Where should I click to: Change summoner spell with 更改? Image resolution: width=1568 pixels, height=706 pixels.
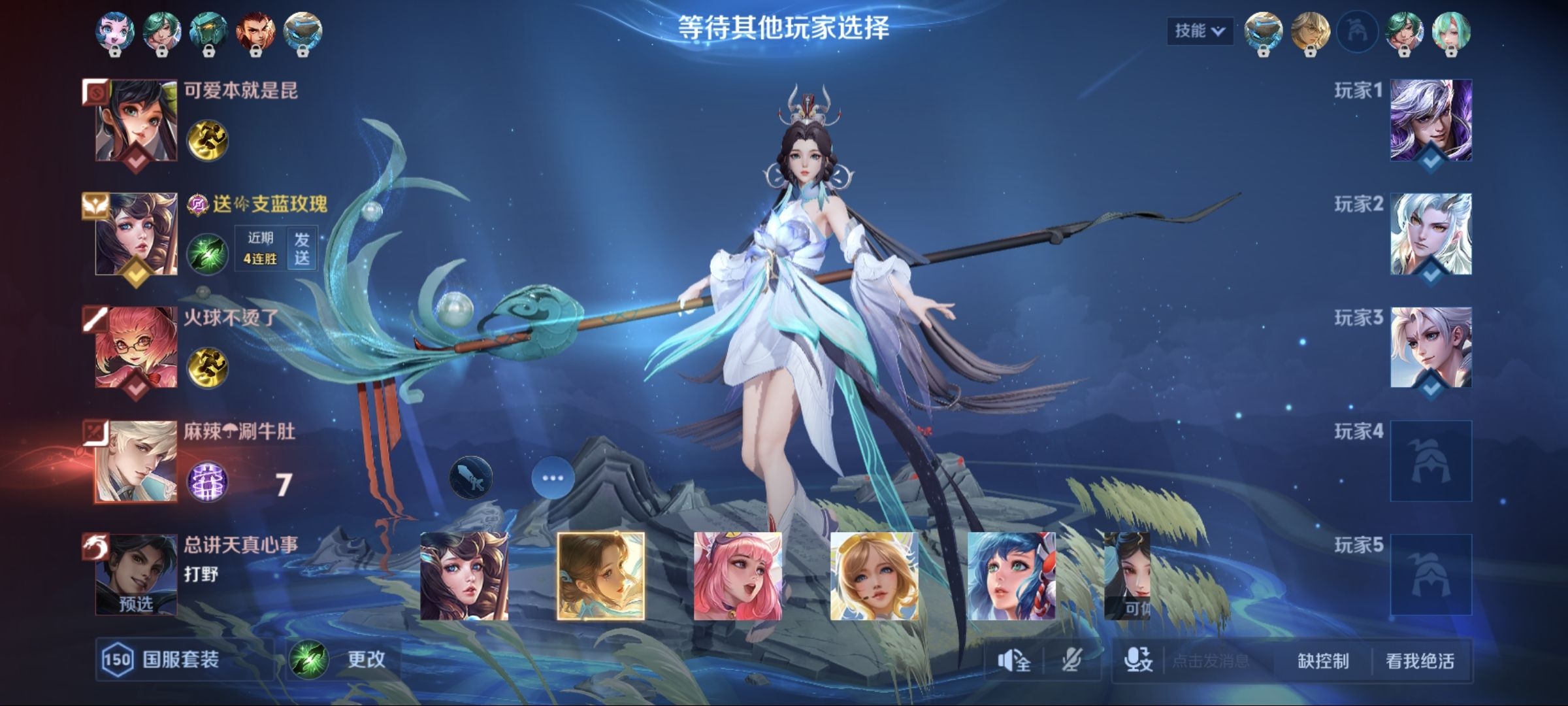344,659
